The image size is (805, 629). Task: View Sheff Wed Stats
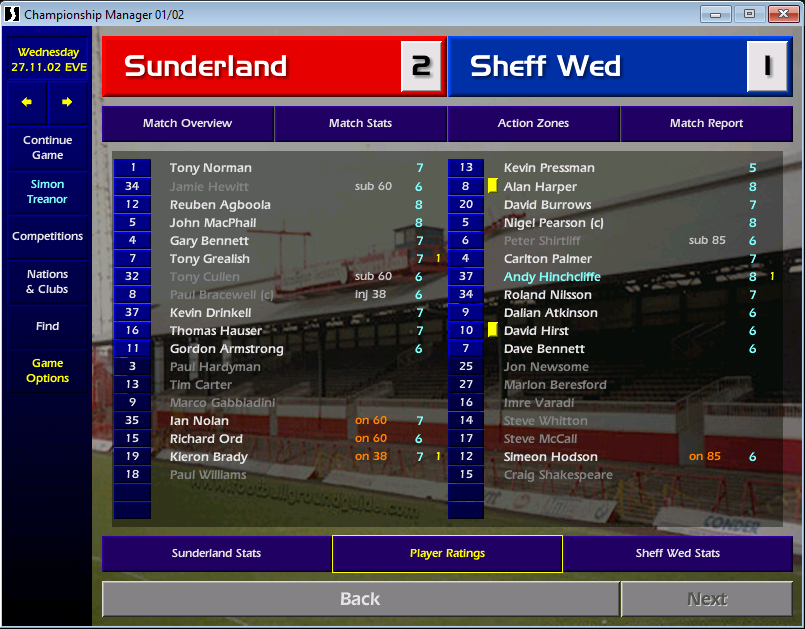click(677, 553)
